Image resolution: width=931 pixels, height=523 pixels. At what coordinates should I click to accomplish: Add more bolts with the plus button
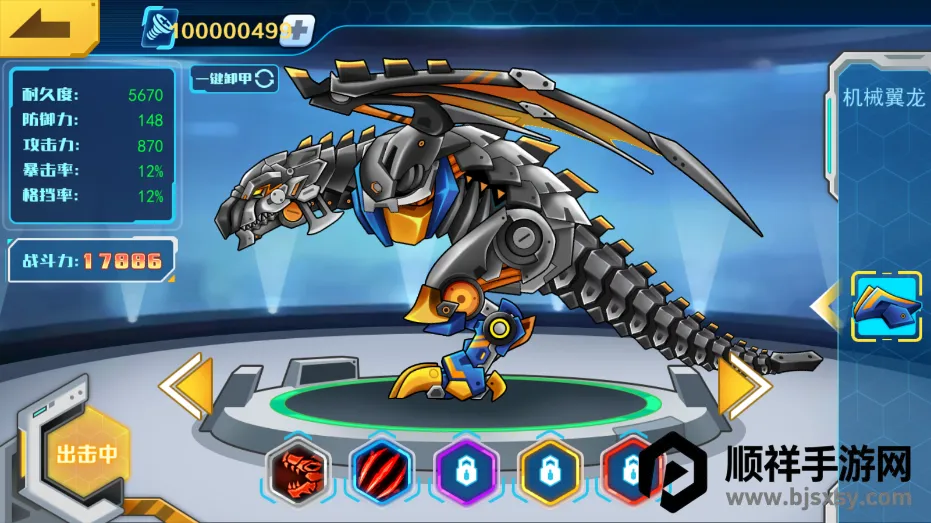pyautogui.click(x=298, y=30)
